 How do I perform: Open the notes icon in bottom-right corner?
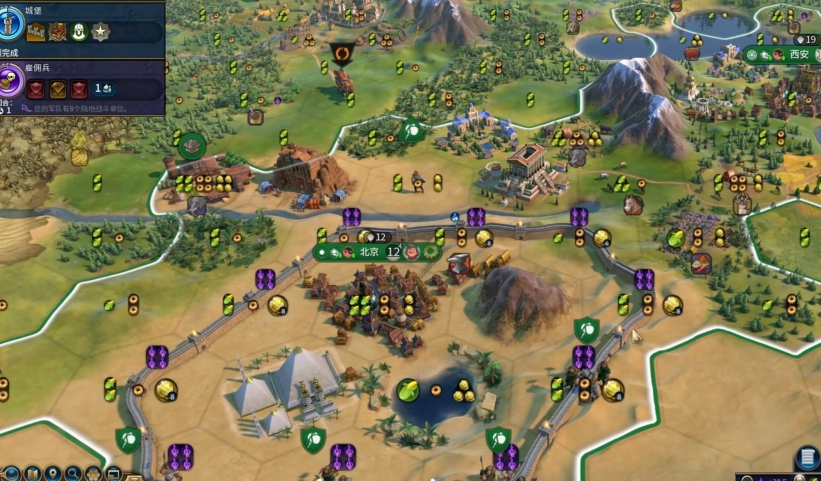coord(807,459)
